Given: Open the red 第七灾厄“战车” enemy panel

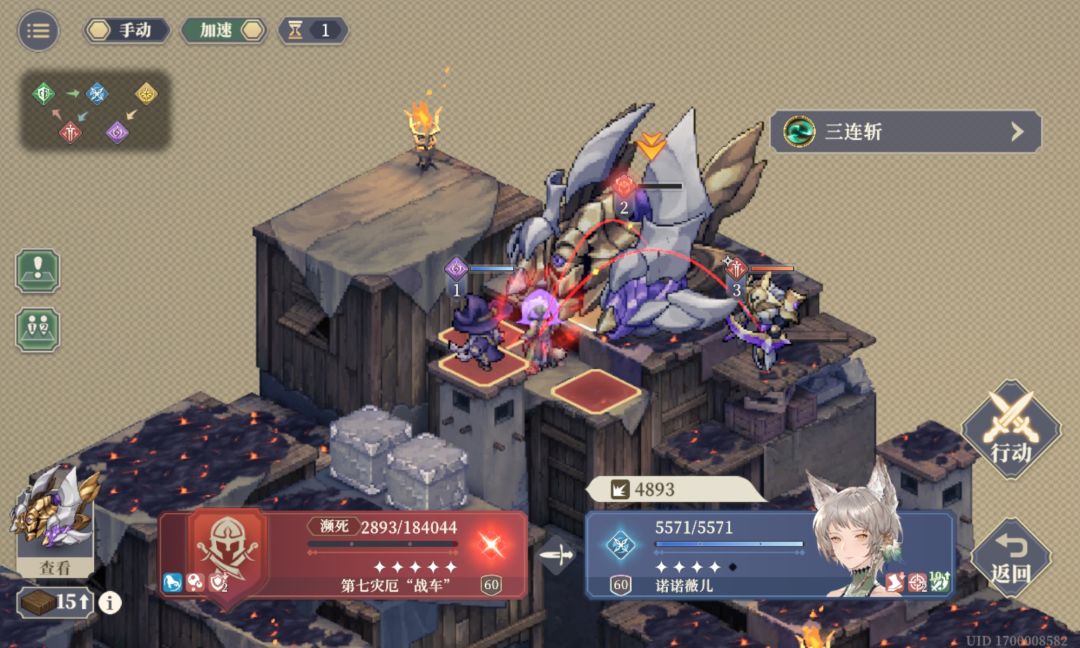Looking at the screenshot, I should 343,555.
